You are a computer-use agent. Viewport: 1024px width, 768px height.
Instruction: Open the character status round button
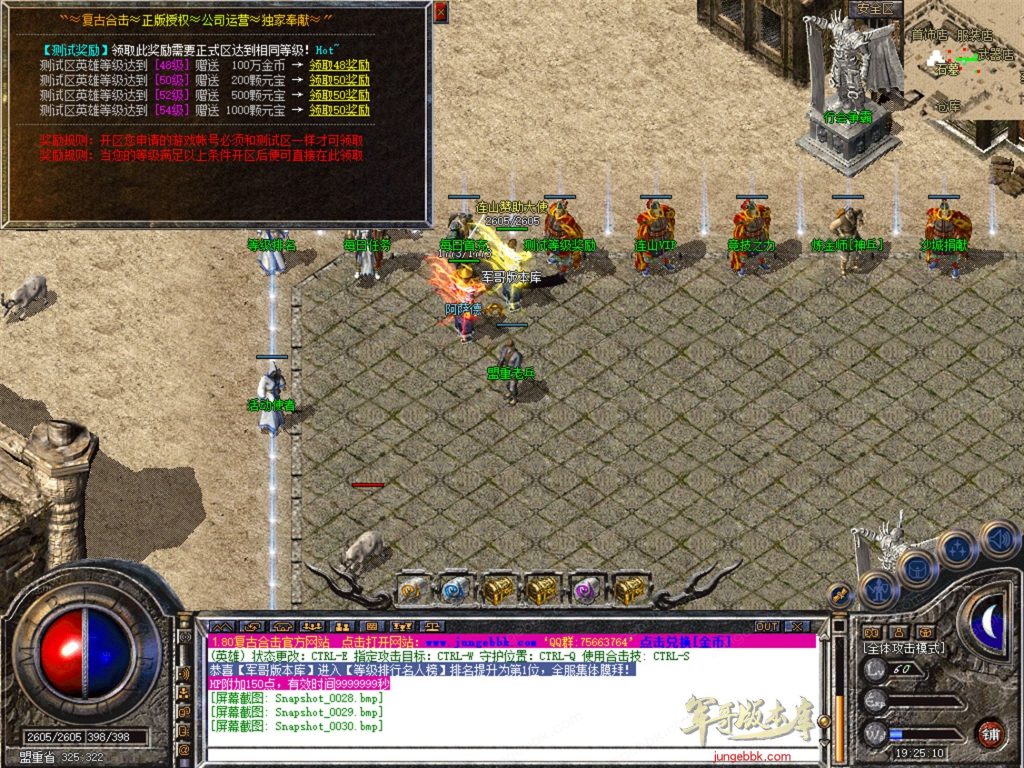pos(878,589)
